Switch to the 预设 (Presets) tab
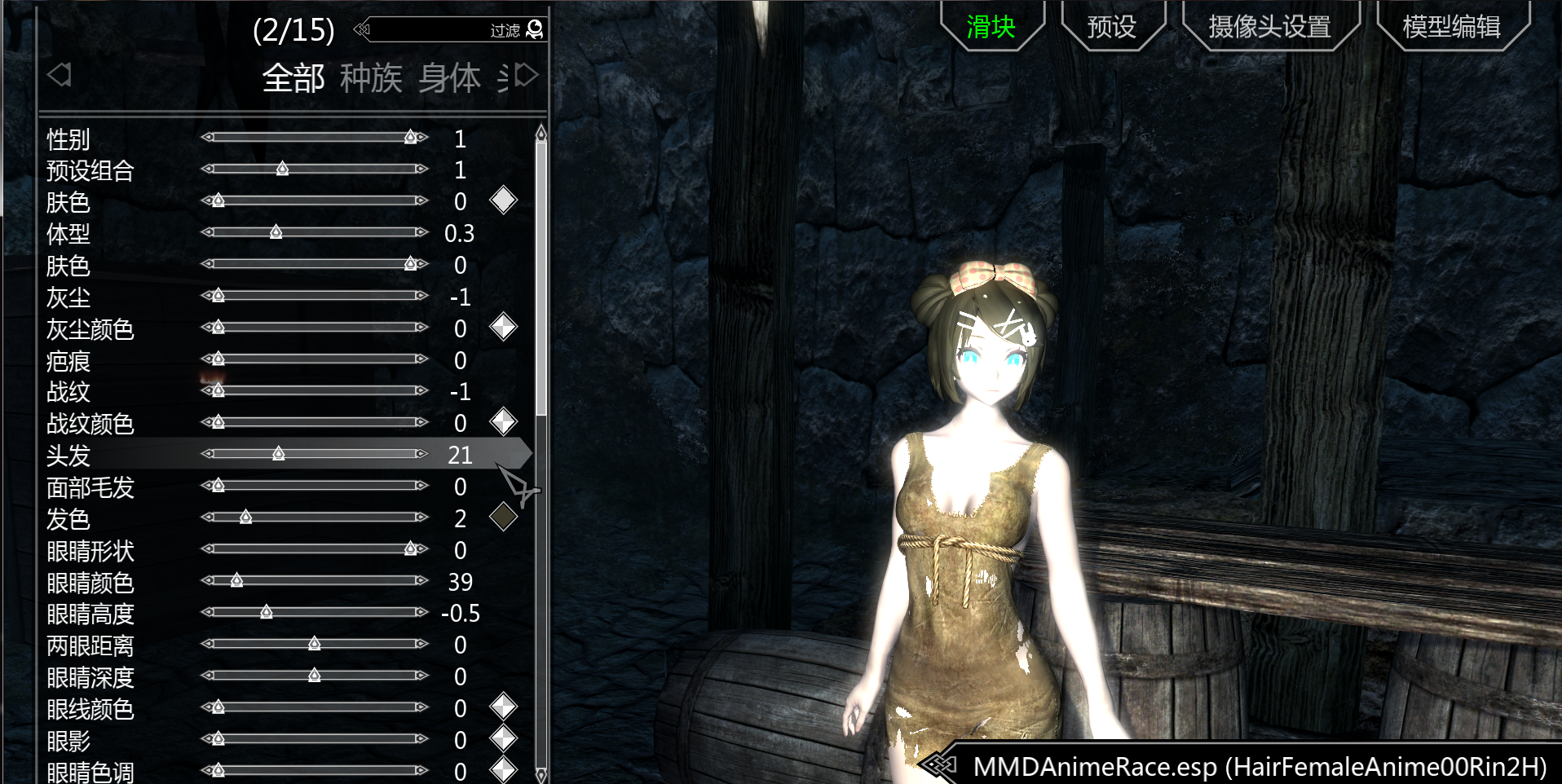This screenshot has height=784, width=1562. [1112, 27]
